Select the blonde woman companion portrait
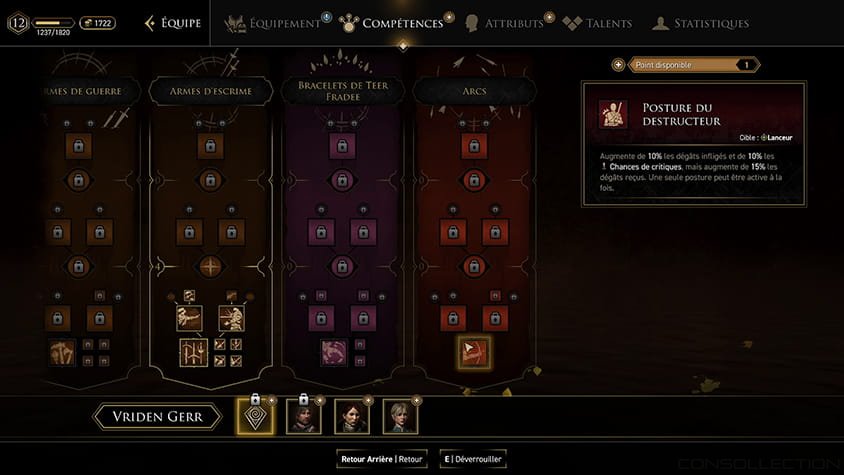 tap(400, 416)
